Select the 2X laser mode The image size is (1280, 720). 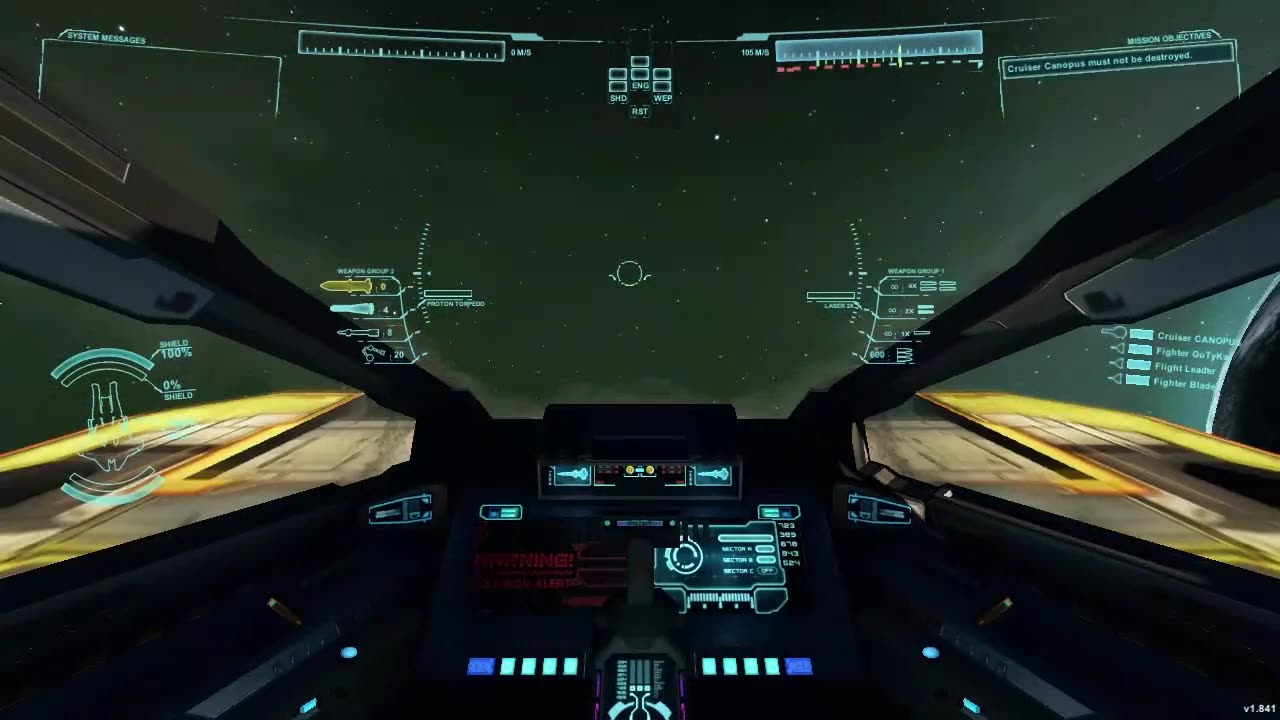coord(910,310)
